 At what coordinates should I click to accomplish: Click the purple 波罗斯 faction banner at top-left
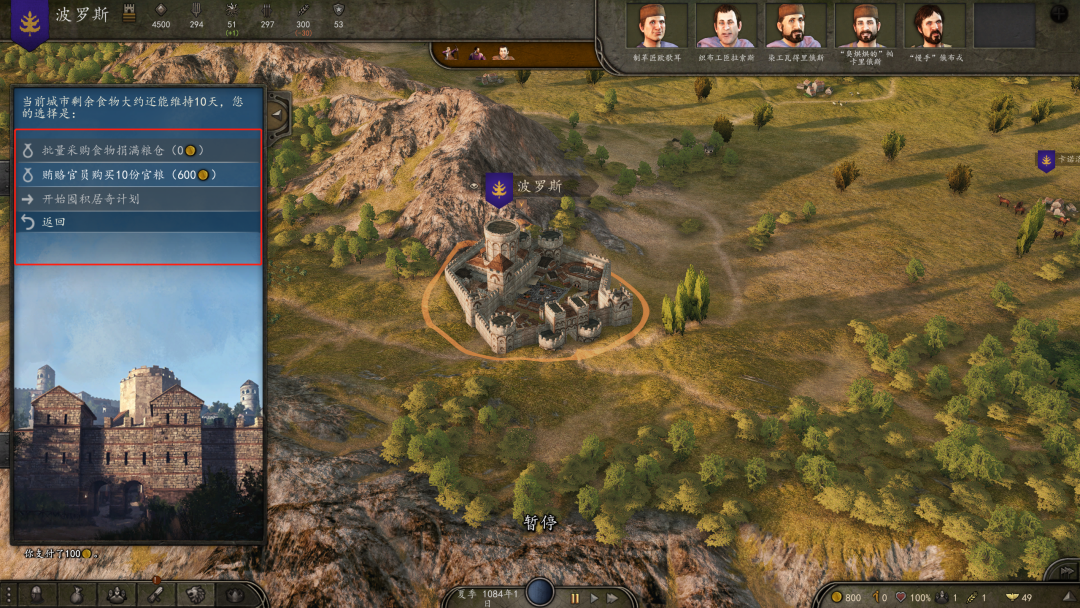click(29, 24)
